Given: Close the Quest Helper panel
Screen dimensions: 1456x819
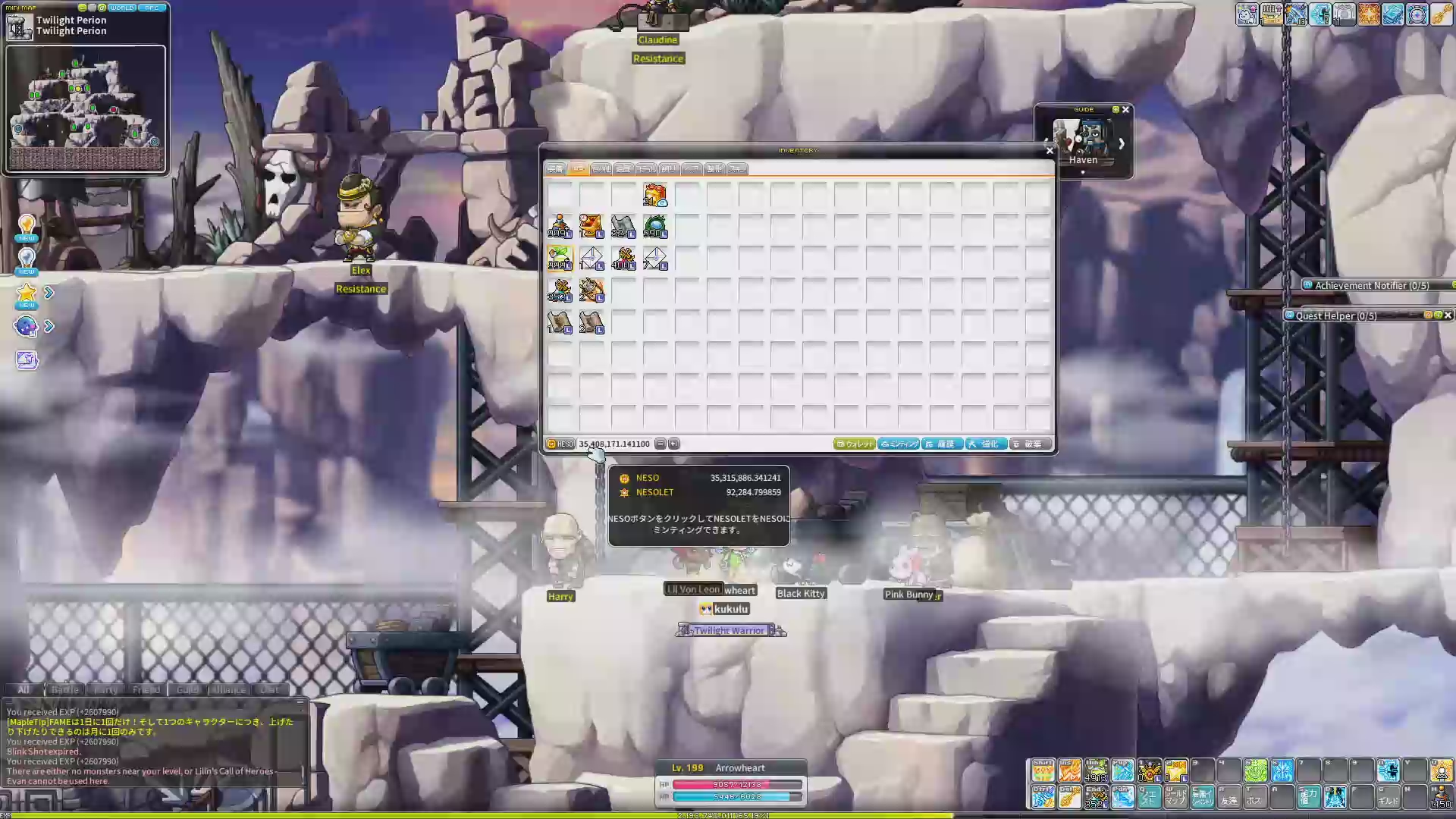Looking at the screenshot, I should [x=1448, y=315].
